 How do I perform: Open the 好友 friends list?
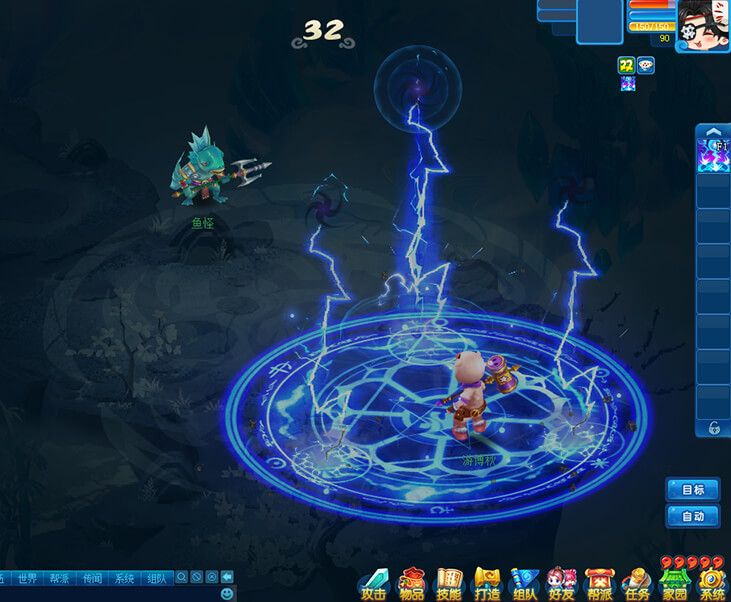pos(562,584)
